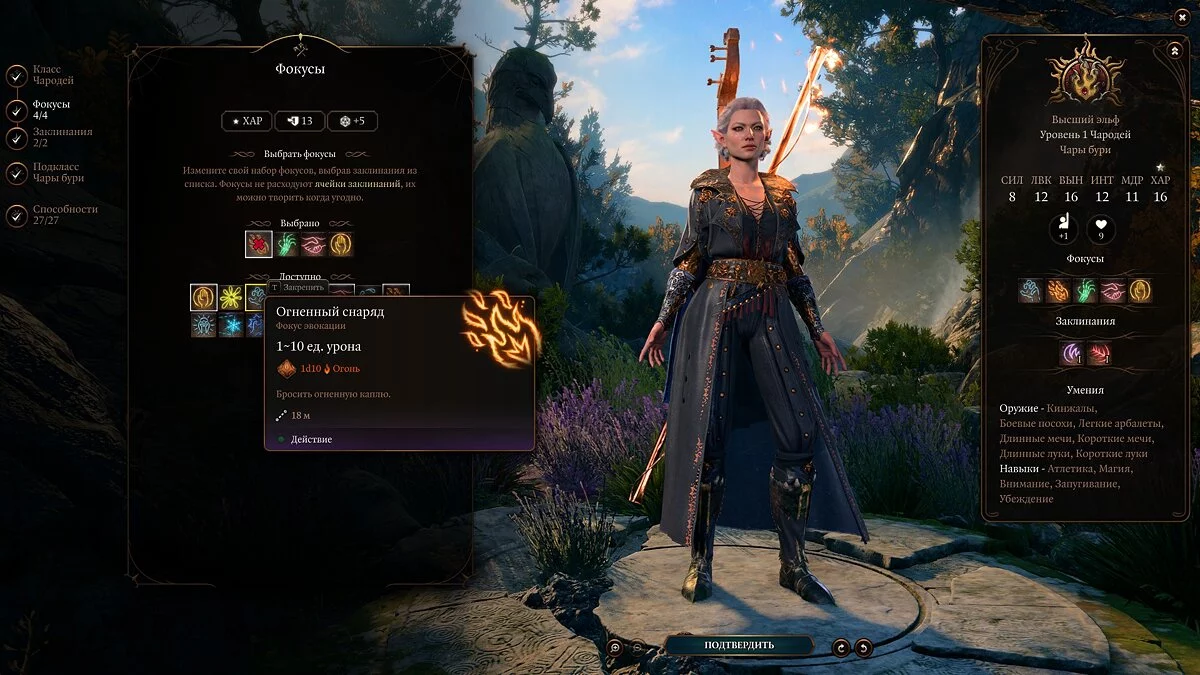Go to the Заклинания 2/2 step
Image resolution: width=1200 pixels, height=675 pixels.
pos(17,138)
